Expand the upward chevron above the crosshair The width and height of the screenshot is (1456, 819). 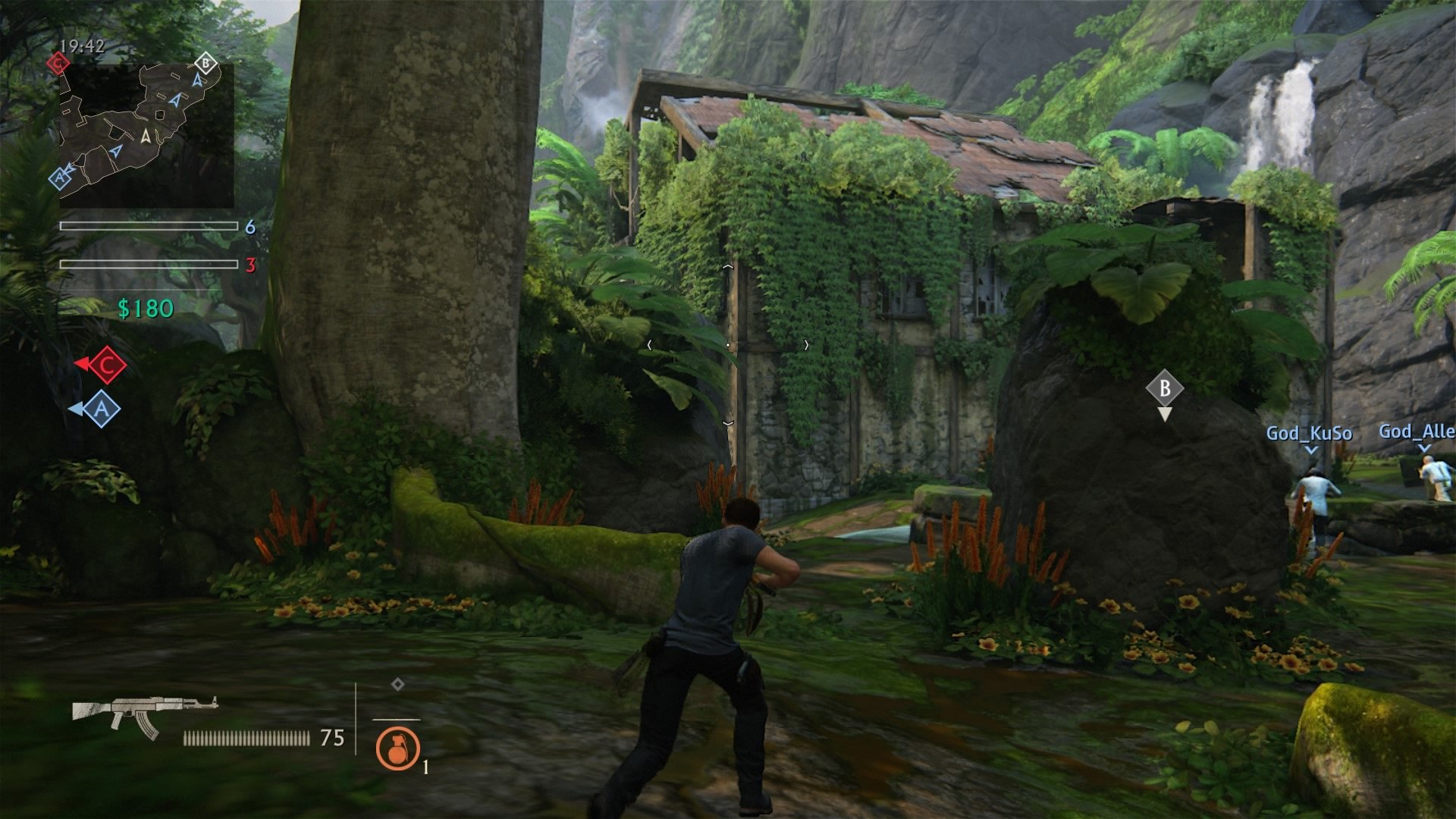[x=730, y=267]
